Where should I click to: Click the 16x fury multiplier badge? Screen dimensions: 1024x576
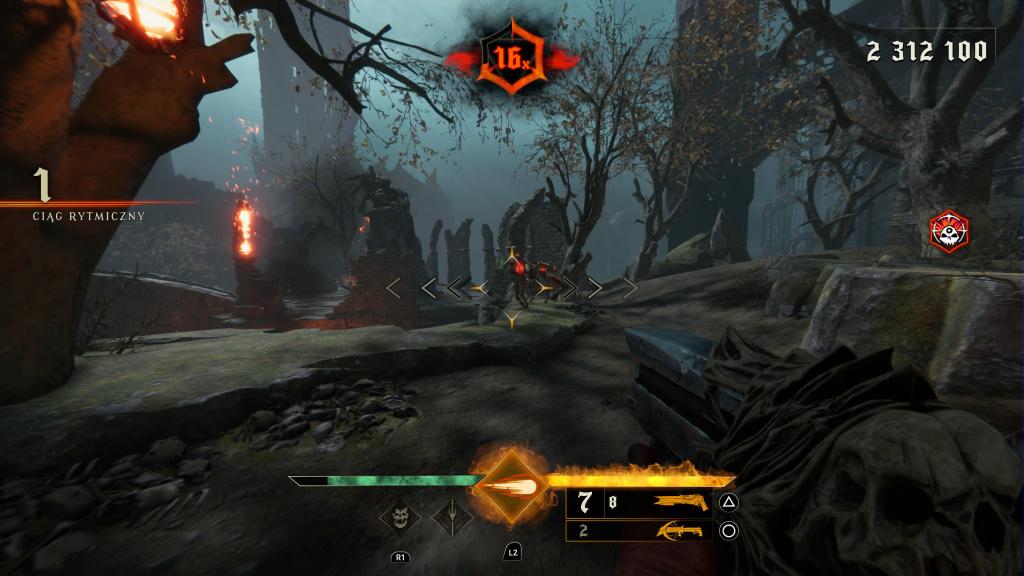511,60
